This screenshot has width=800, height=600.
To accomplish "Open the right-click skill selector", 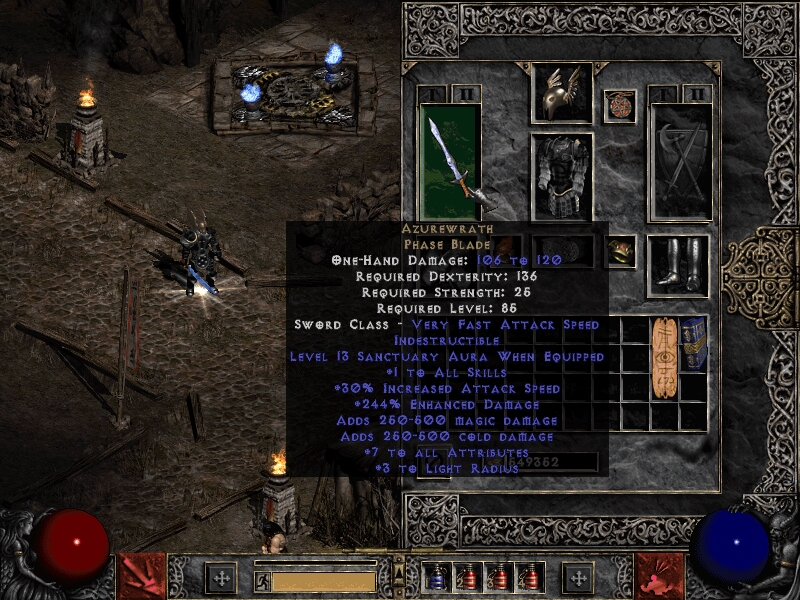I will 660,577.
